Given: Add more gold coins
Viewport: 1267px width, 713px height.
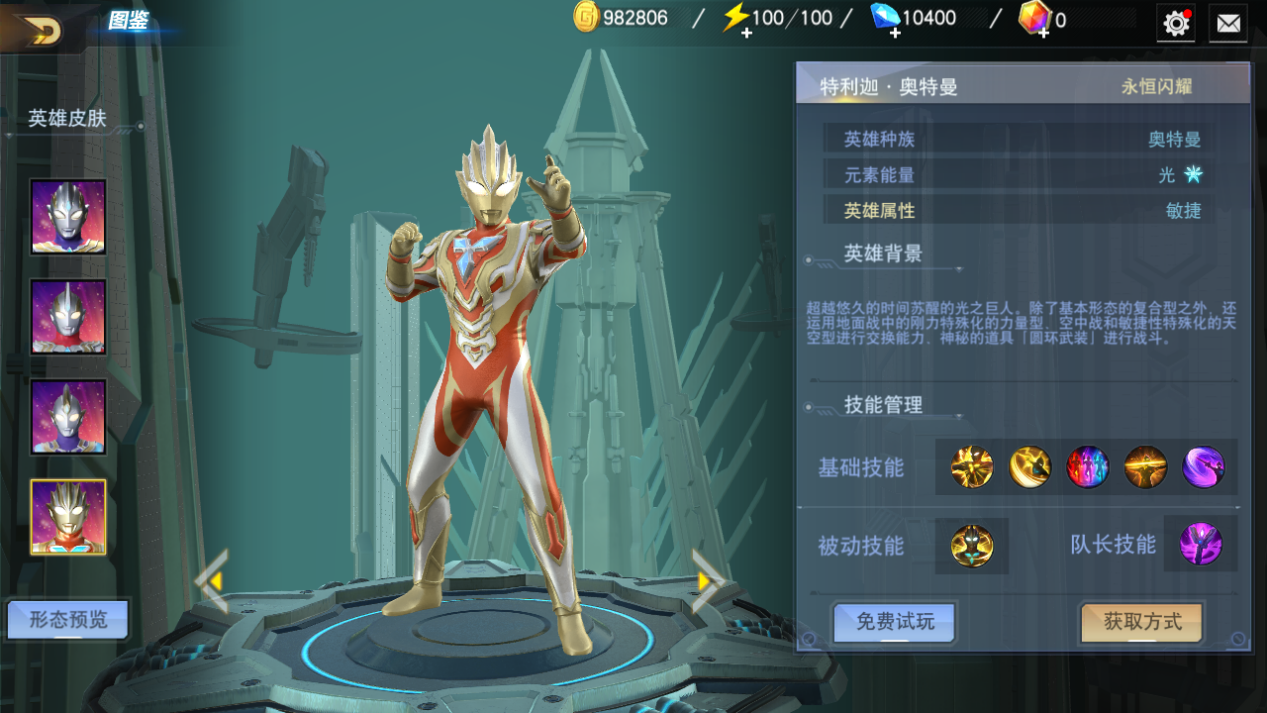Looking at the screenshot, I should [586, 17].
